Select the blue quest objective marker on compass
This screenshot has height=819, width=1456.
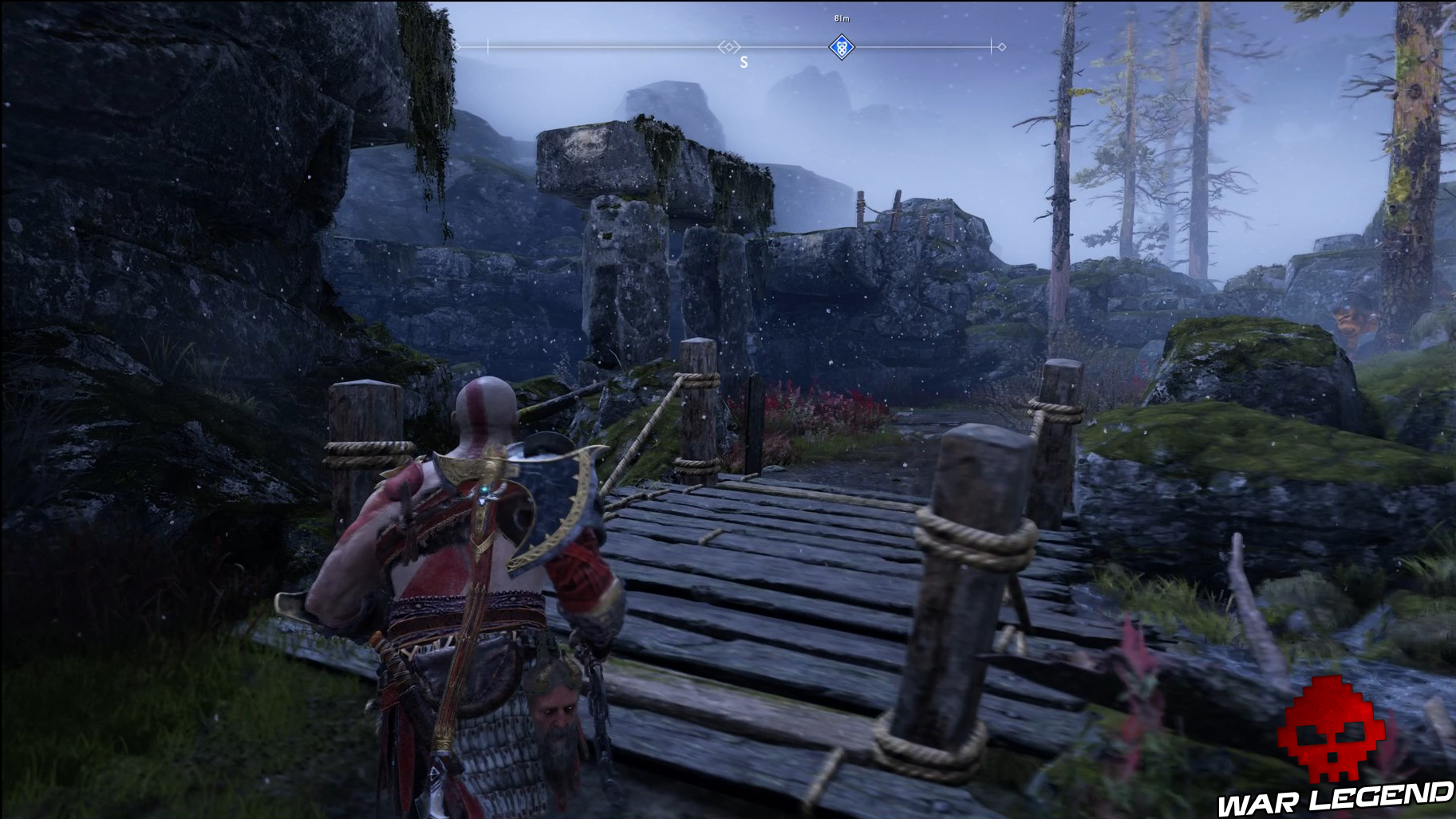pyautogui.click(x=841, y=47)
